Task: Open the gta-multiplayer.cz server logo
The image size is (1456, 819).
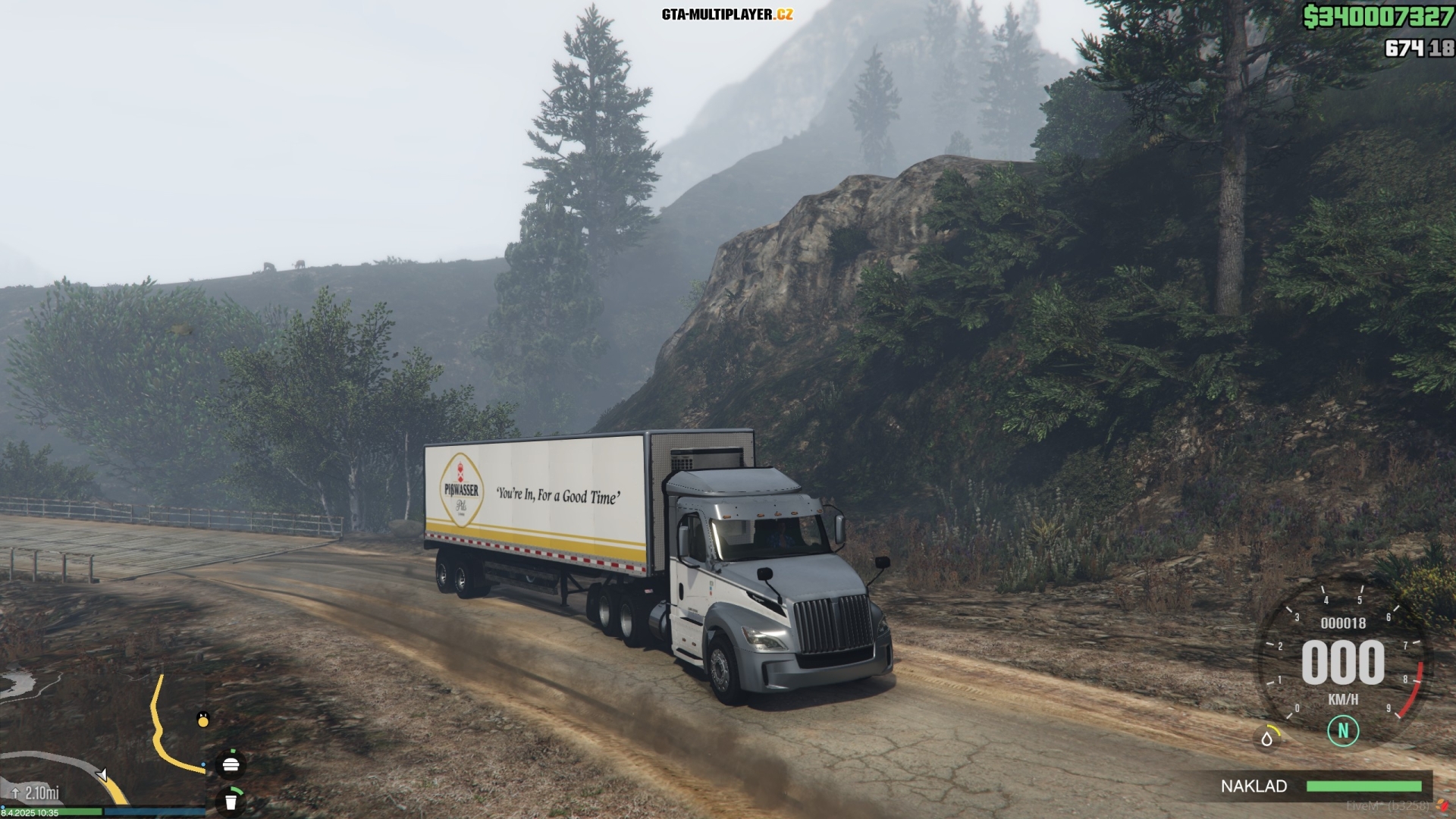Action: [727, 14]
